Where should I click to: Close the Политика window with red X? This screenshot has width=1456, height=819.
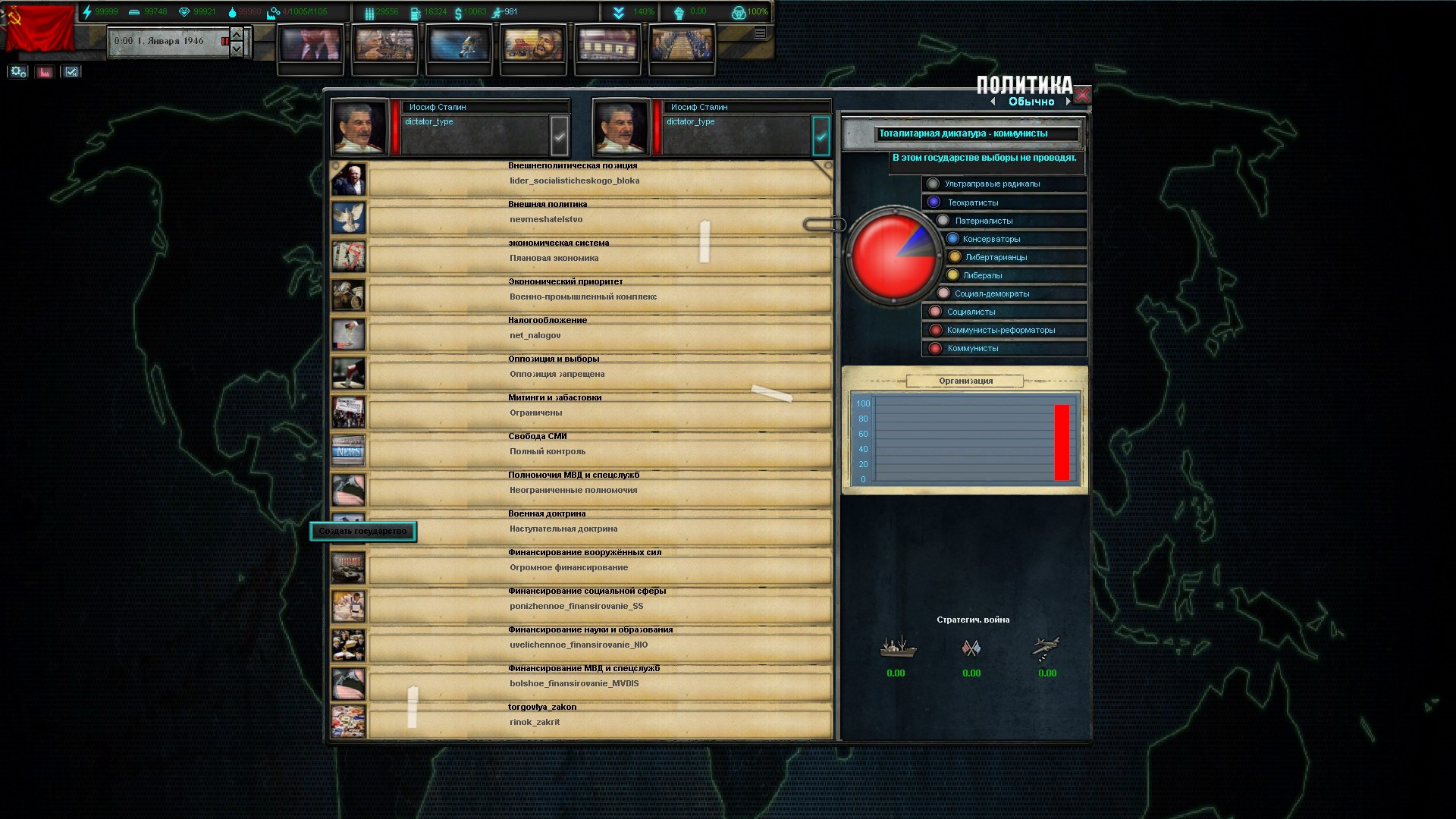[1082, 96]
